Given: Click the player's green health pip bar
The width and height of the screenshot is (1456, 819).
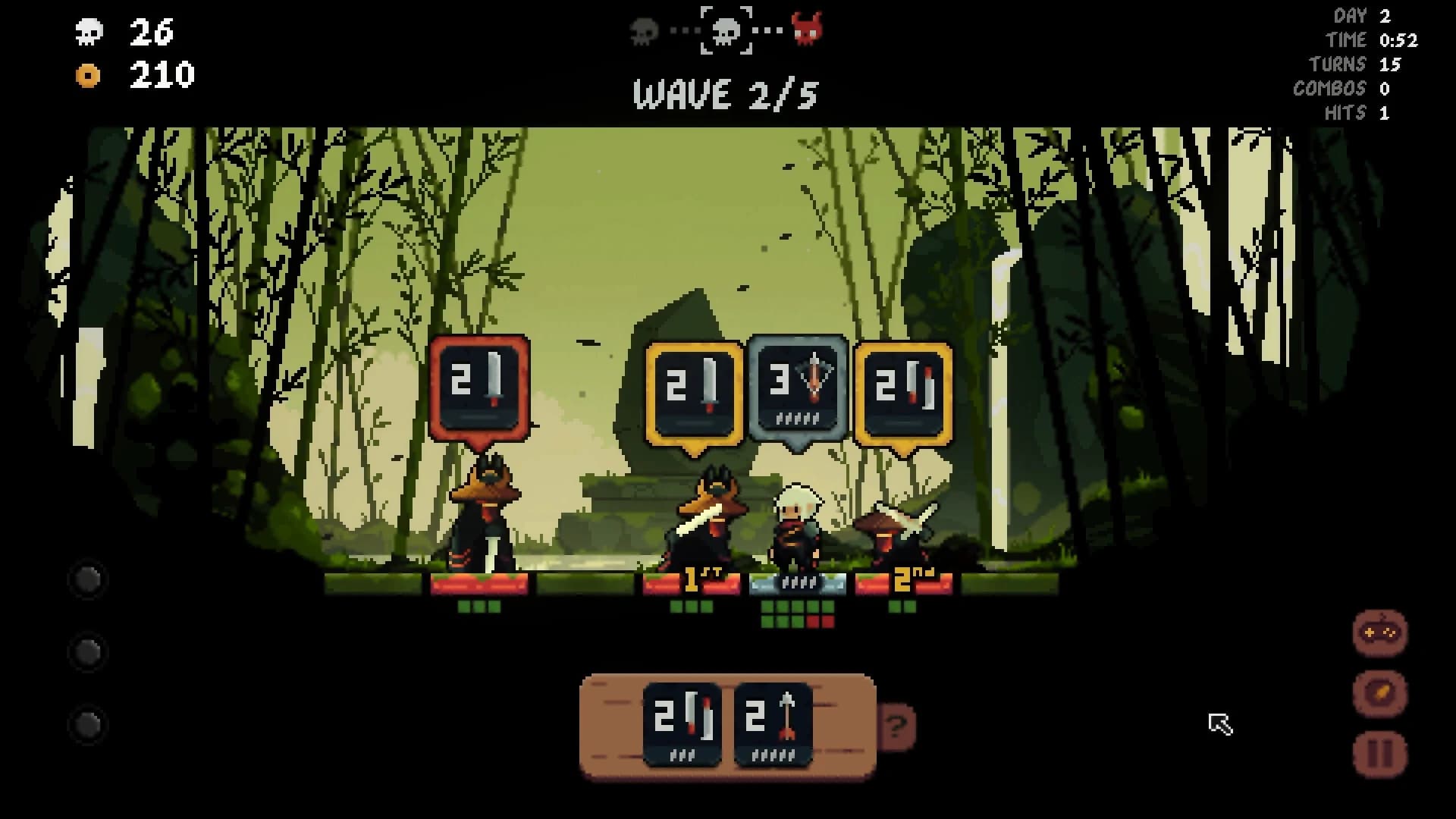Looking at the screenshot, I should coord(797,607).
